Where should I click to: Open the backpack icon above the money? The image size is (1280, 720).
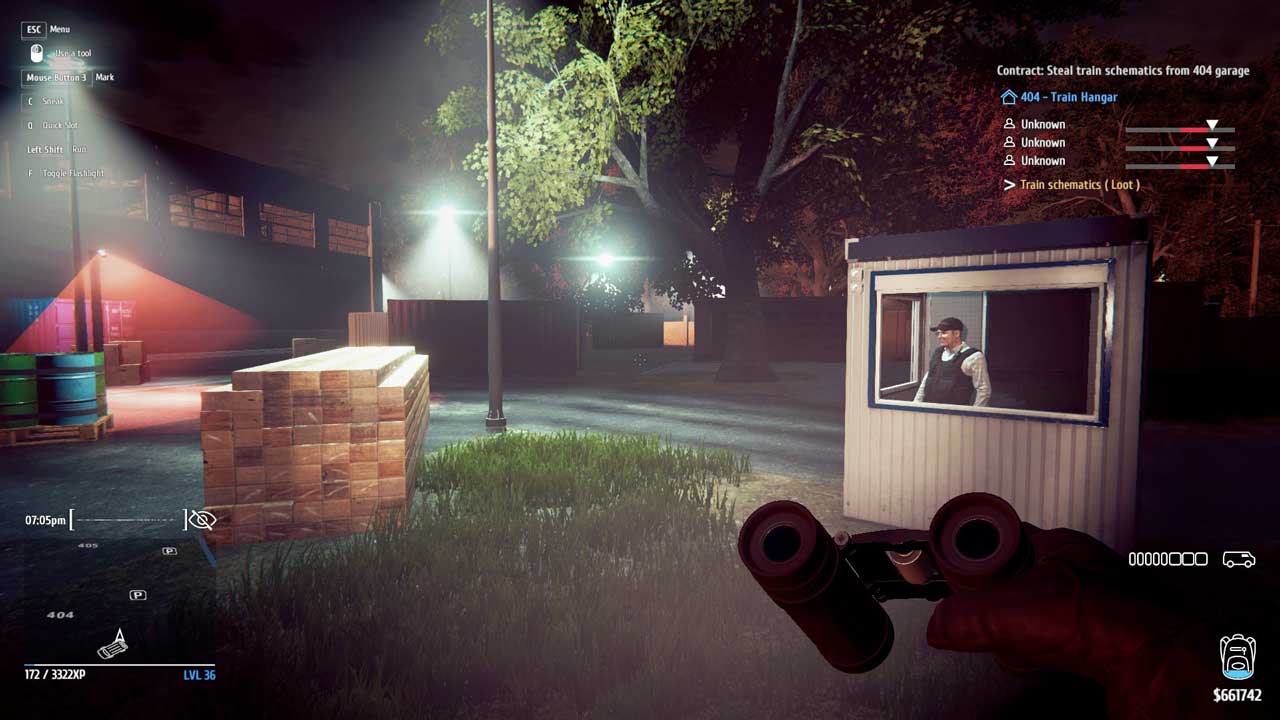pos(1237,657)
